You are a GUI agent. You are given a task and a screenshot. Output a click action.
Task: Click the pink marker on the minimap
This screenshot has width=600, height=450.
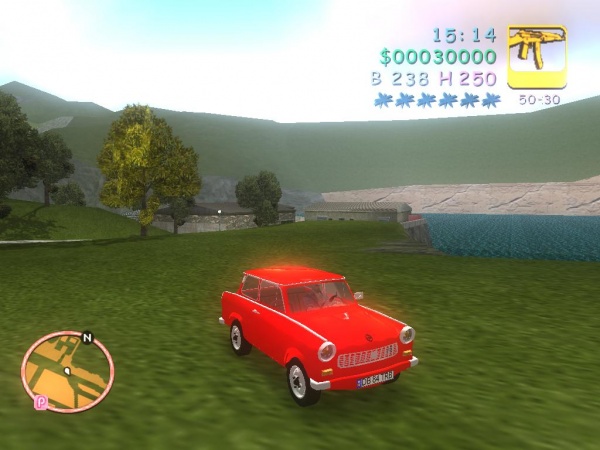(x=41, y=402)
